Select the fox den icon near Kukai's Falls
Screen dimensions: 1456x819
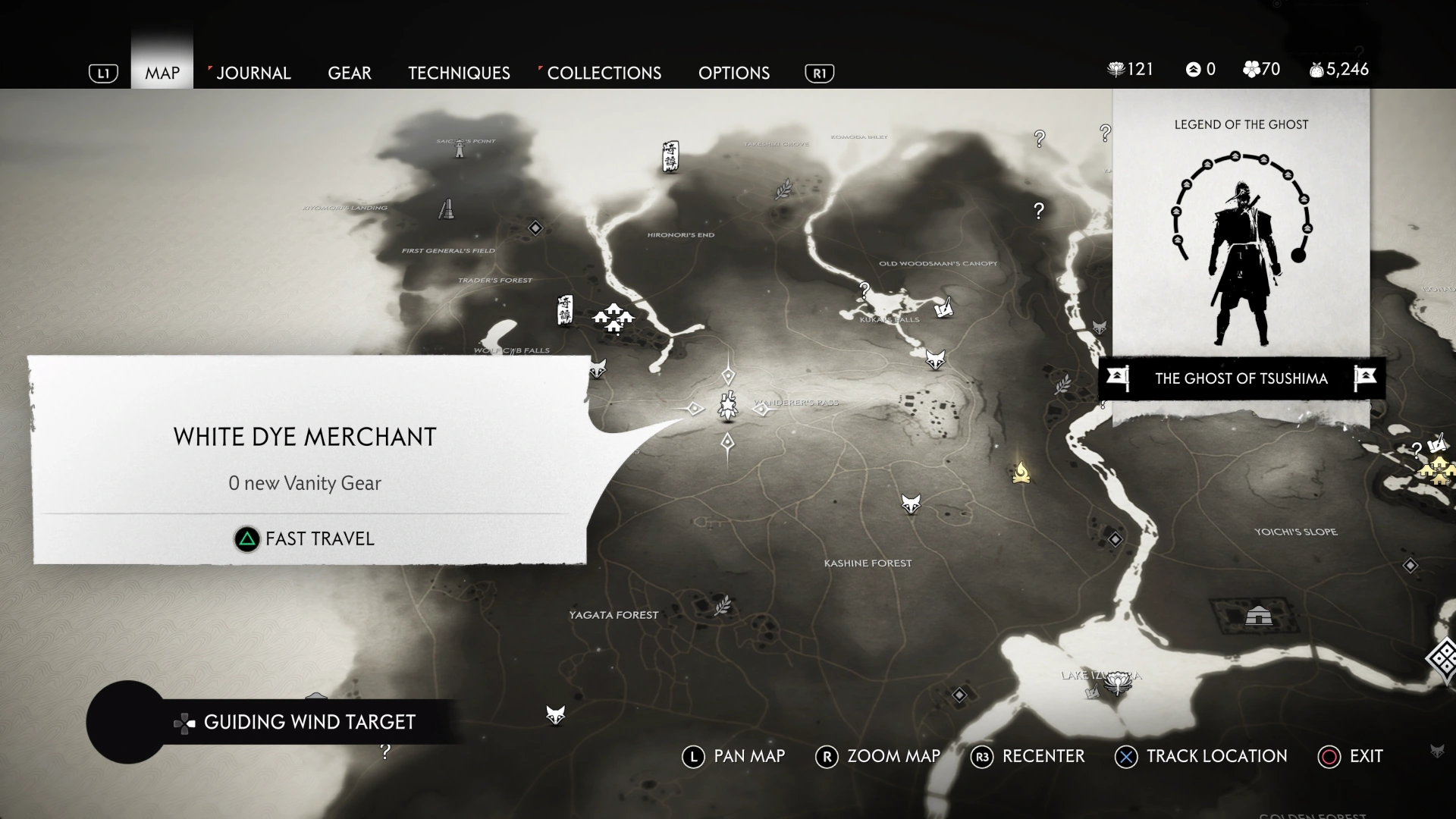coord(934,359)
